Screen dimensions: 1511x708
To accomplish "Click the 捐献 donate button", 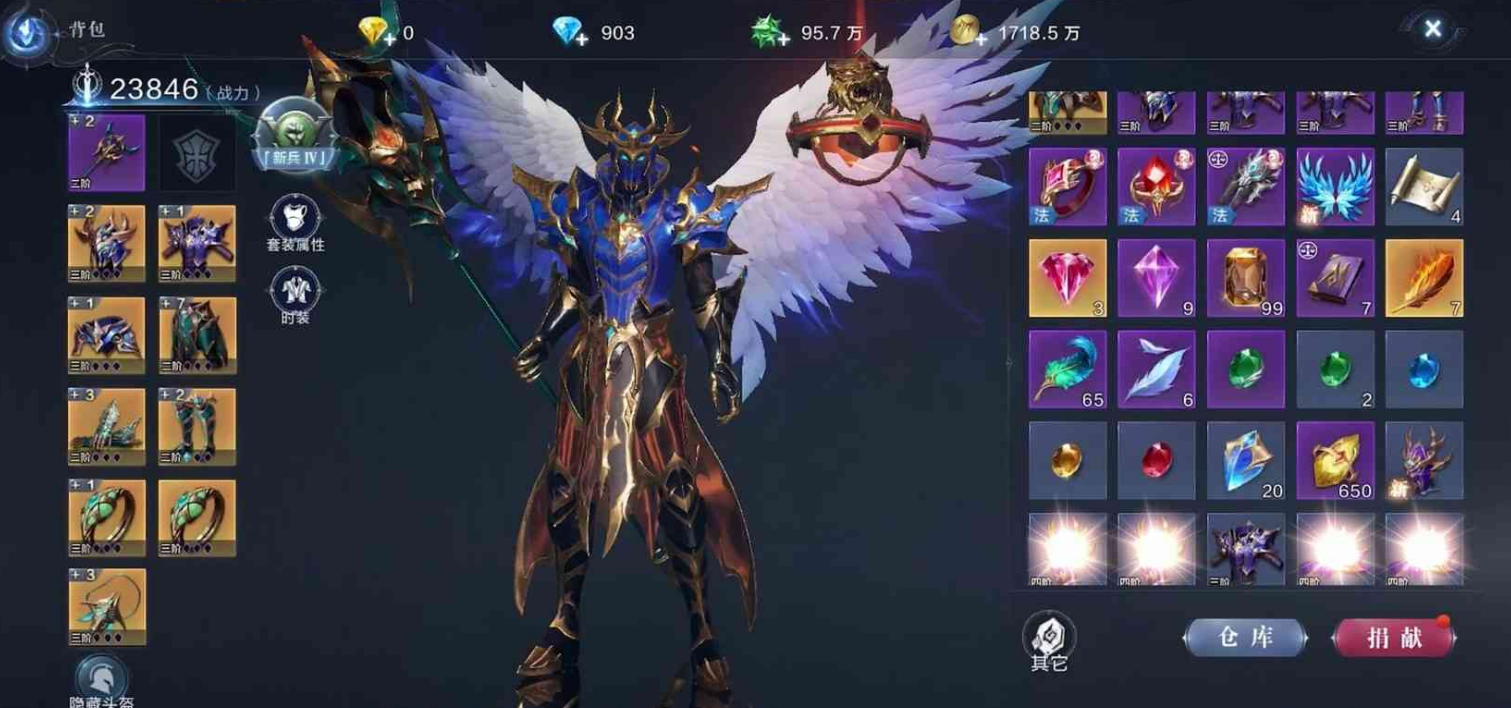I will 1394,638.
